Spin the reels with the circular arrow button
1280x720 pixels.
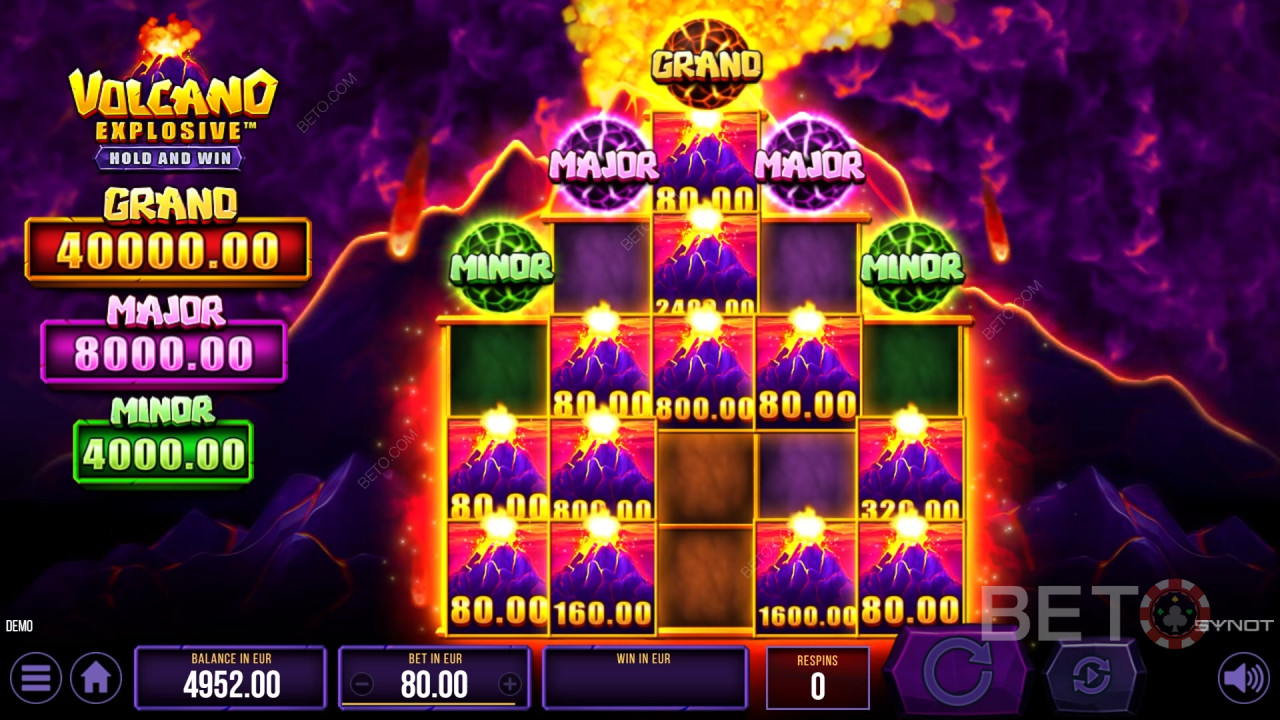point(958,675)
